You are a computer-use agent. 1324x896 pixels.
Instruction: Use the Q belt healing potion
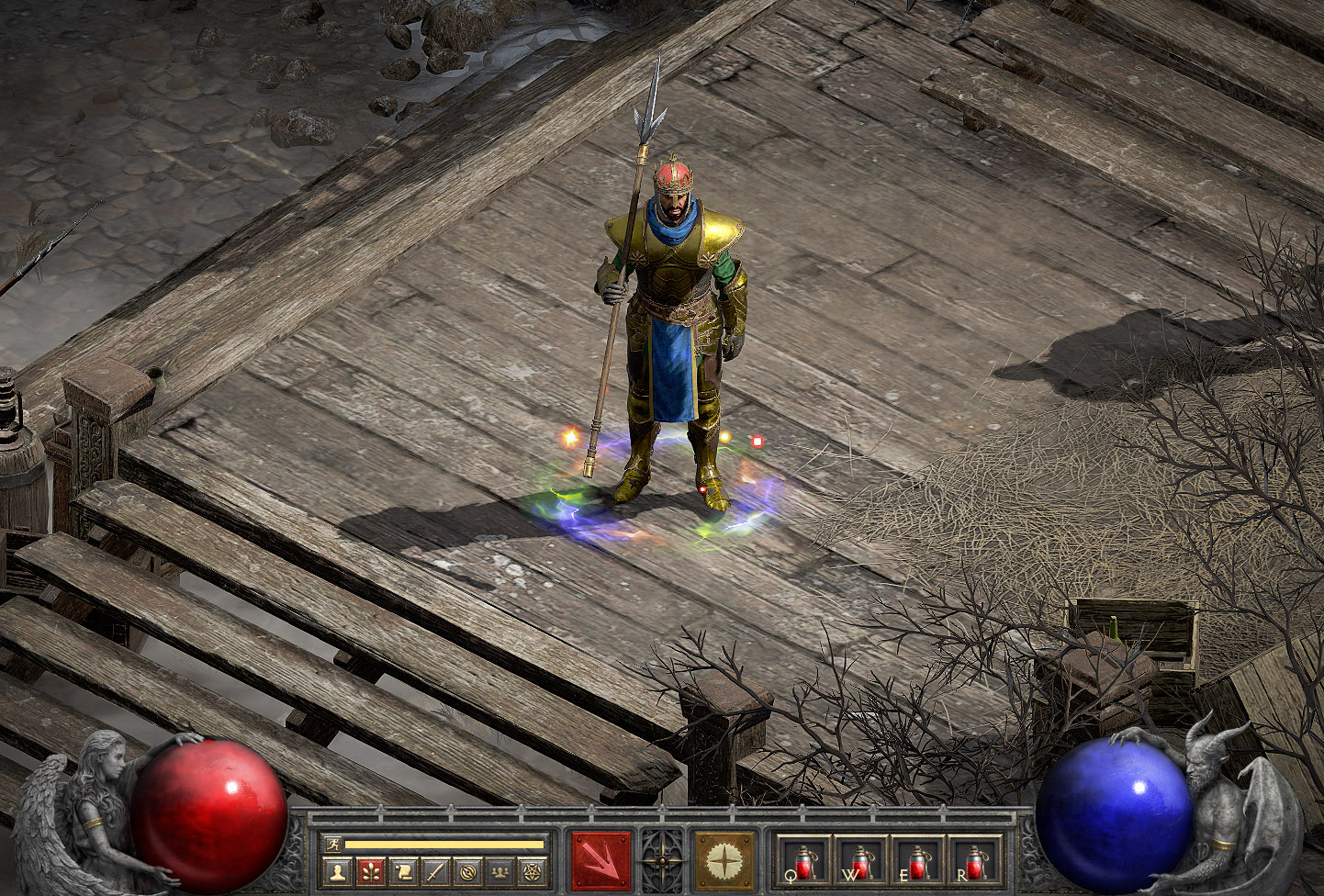803,862
